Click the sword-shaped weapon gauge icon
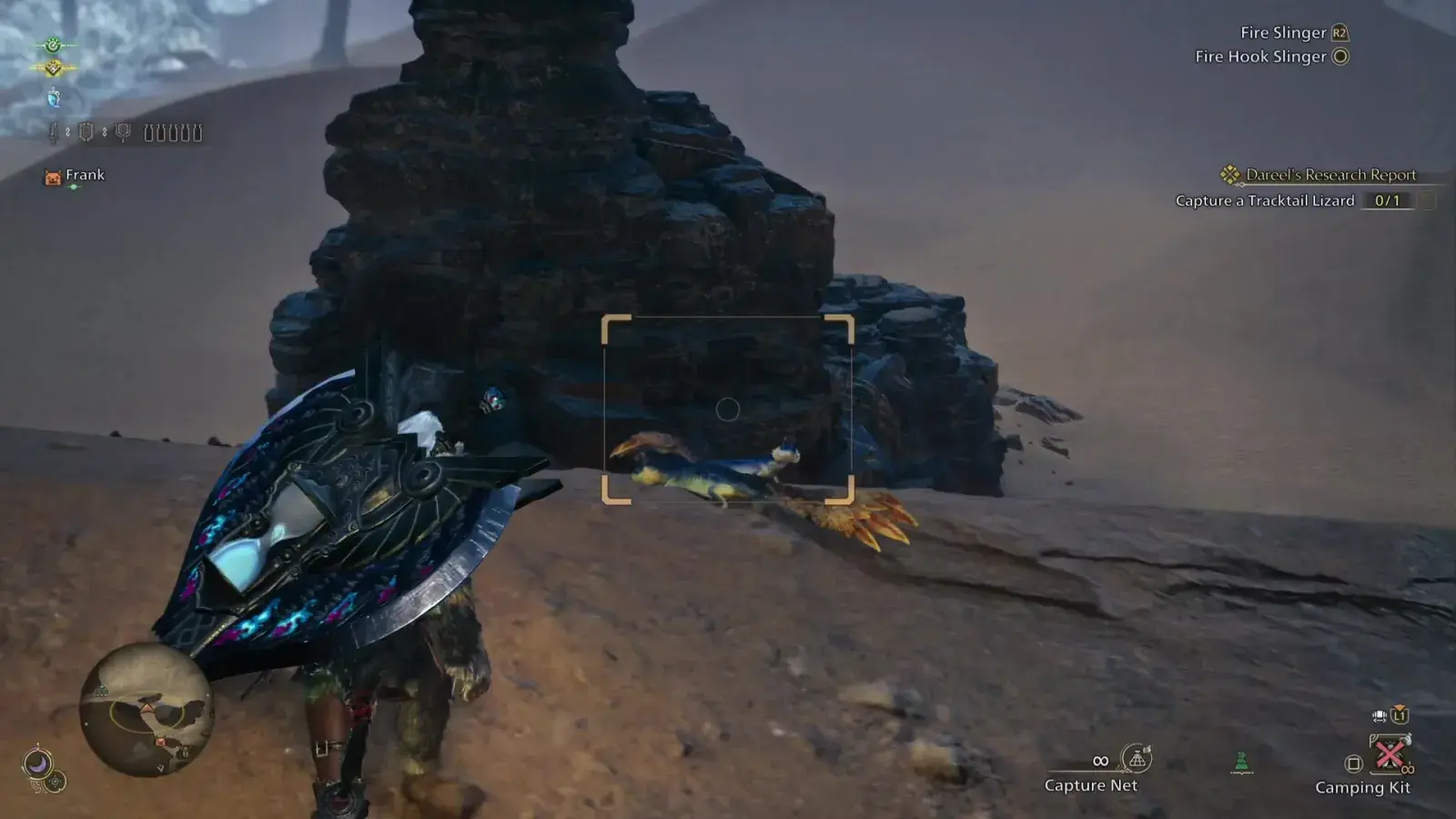1456x819 pixels. [x=54, y=133]
